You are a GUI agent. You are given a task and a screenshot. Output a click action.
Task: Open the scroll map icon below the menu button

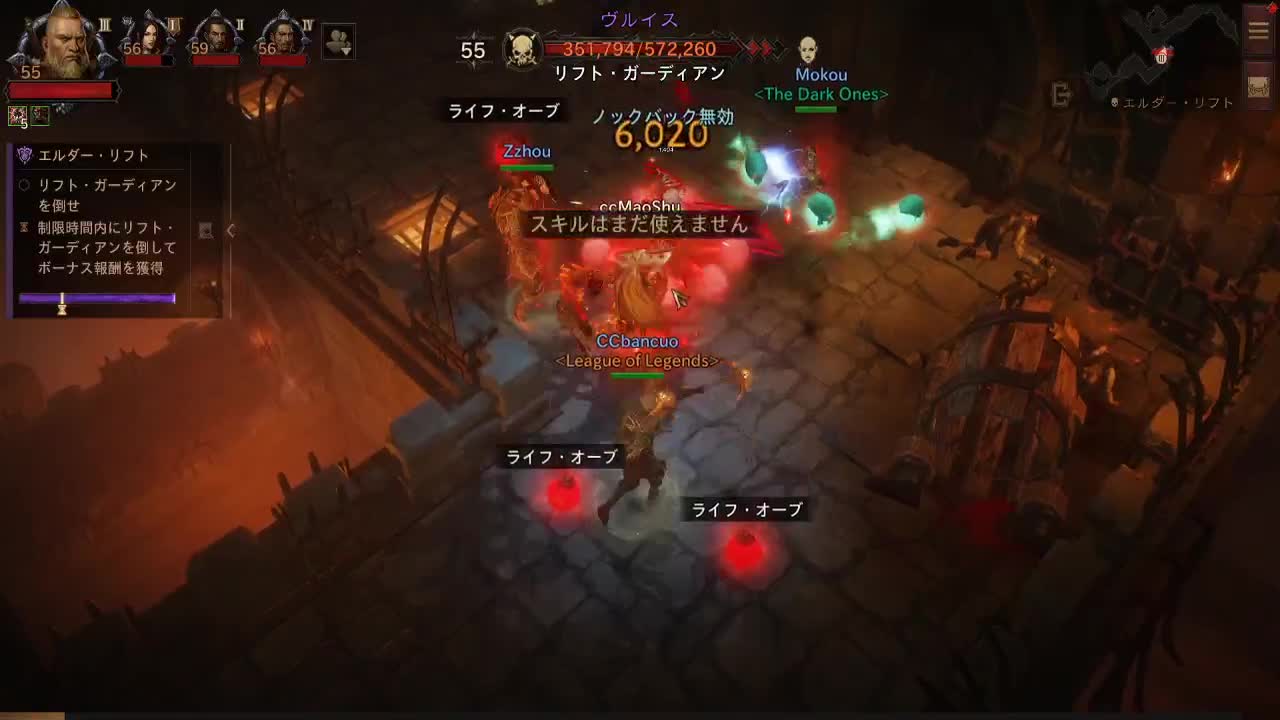(1258, 85)
